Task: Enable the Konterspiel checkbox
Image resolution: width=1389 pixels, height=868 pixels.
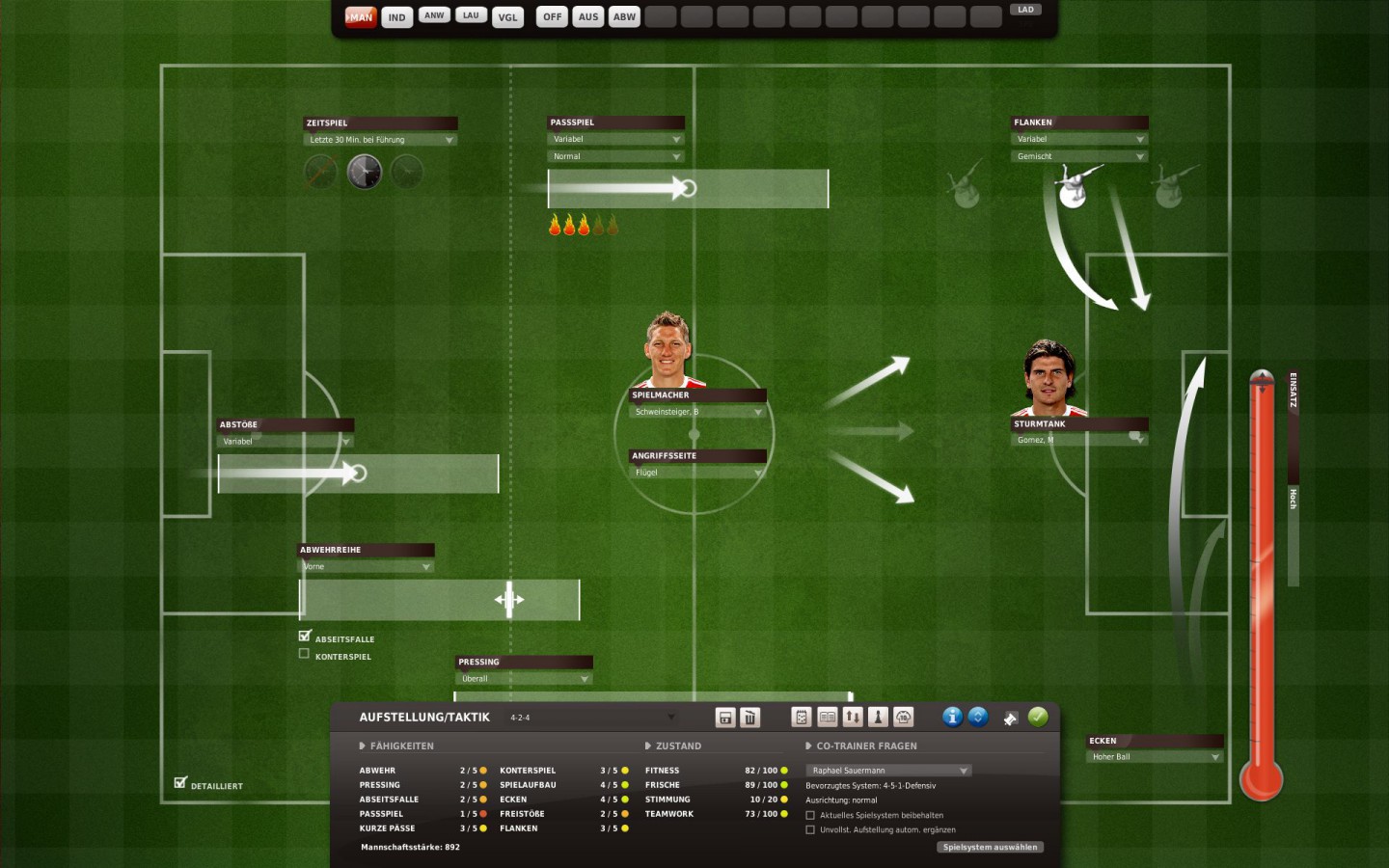Action: [304, 654]
